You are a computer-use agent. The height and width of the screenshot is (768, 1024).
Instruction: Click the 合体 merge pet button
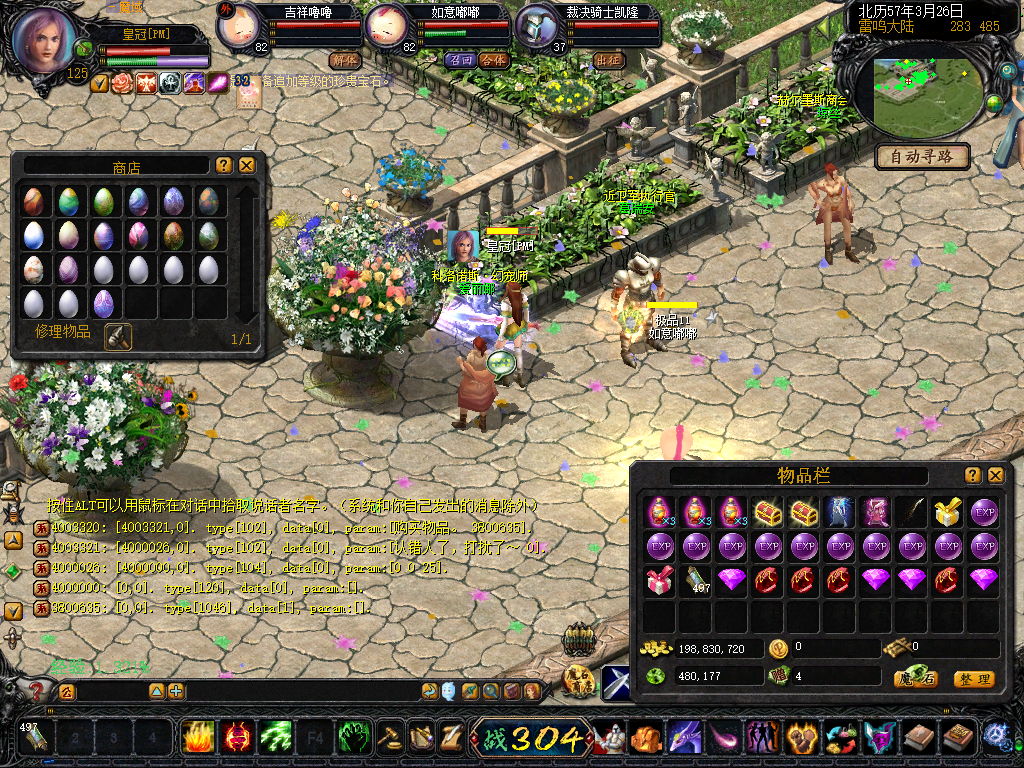coord(493,60)
